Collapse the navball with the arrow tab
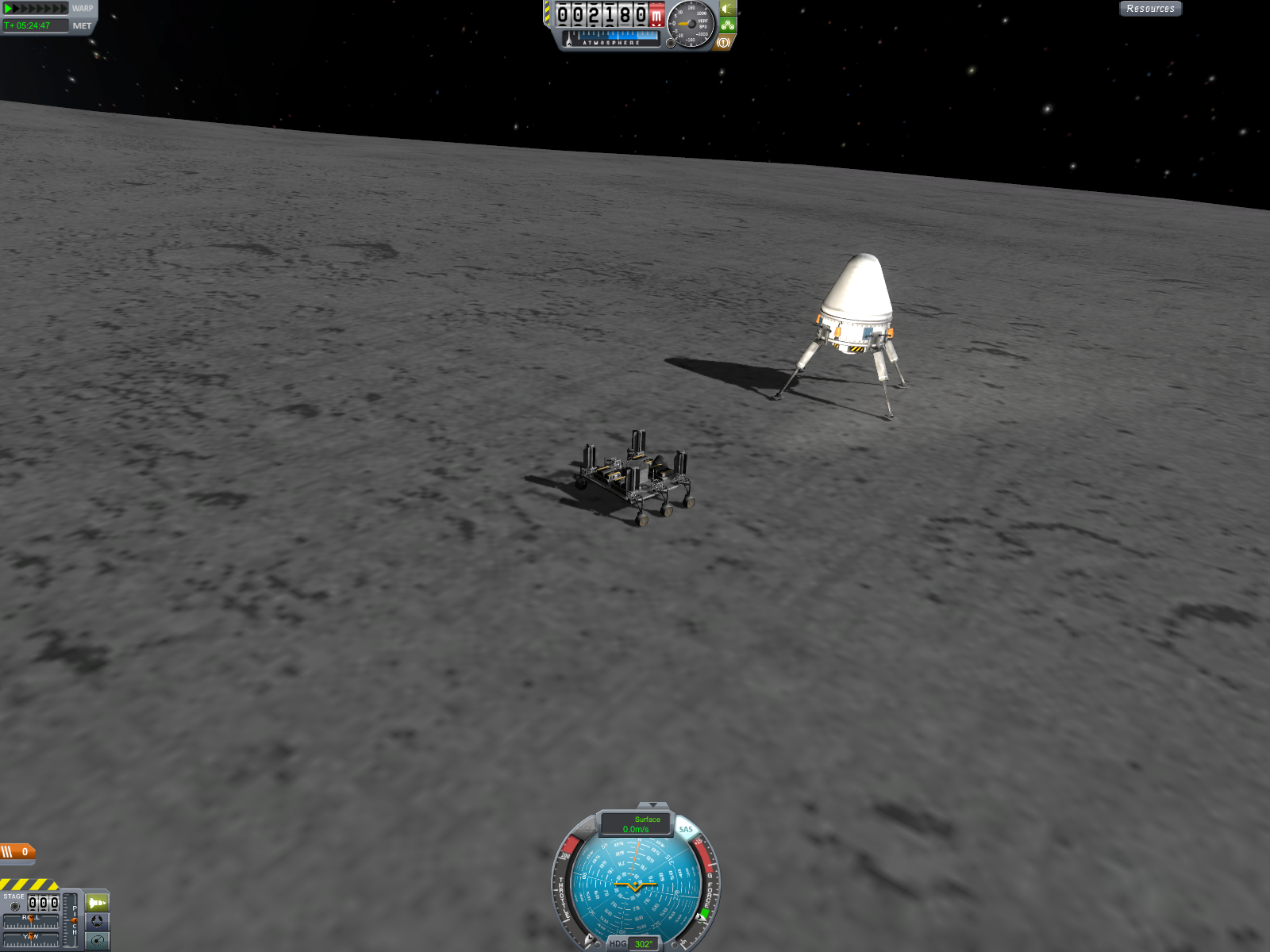This screenshot has width=1270, height=952. tap(652, 805)
